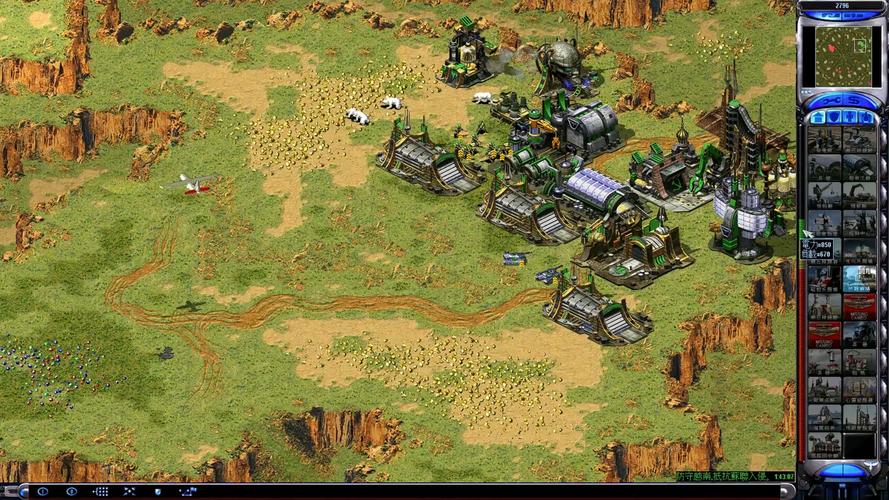Screen dimensions: 889x500
Task: Activate the wrench repair button
Action: [832, 100]
